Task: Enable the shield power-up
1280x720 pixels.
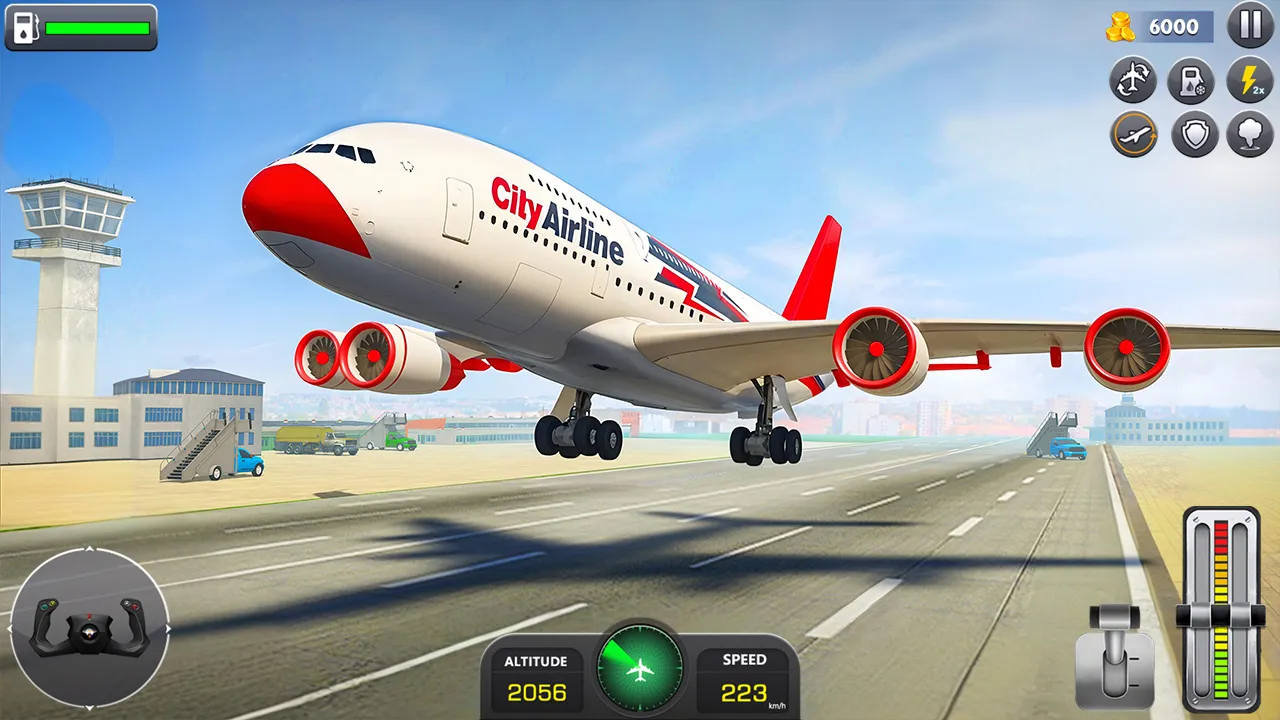Action: click(x=1192, y=134)
